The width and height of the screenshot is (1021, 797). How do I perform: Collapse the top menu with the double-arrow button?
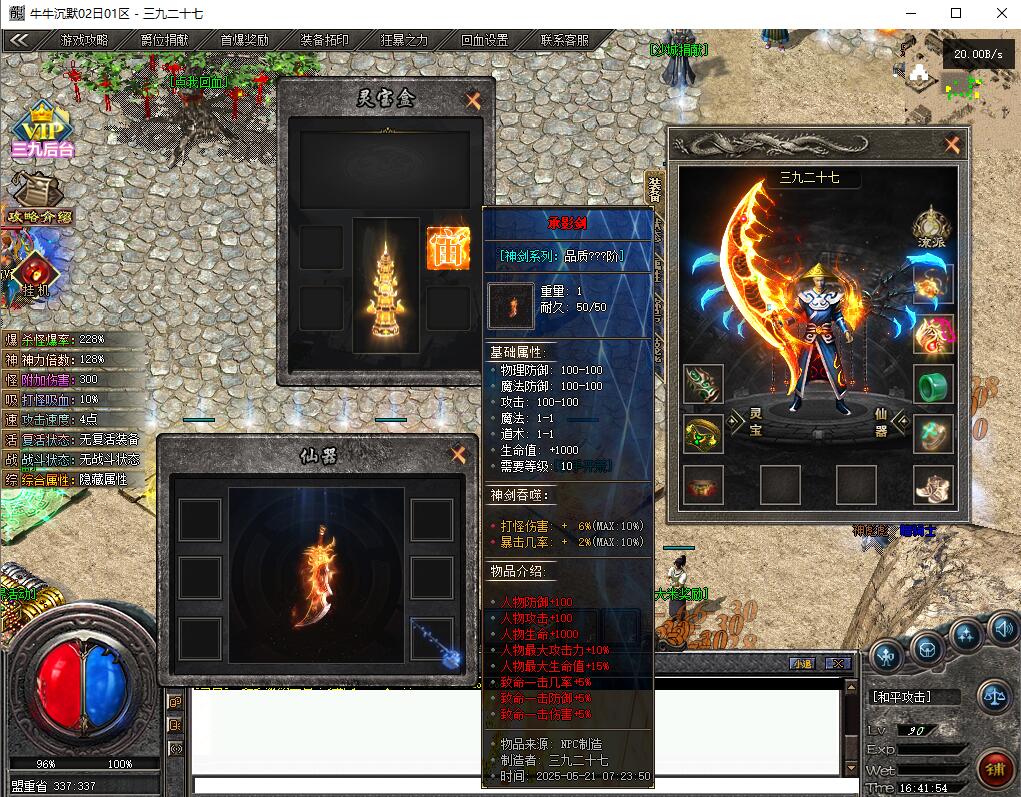pyautogui.click(x=18, y=41)
